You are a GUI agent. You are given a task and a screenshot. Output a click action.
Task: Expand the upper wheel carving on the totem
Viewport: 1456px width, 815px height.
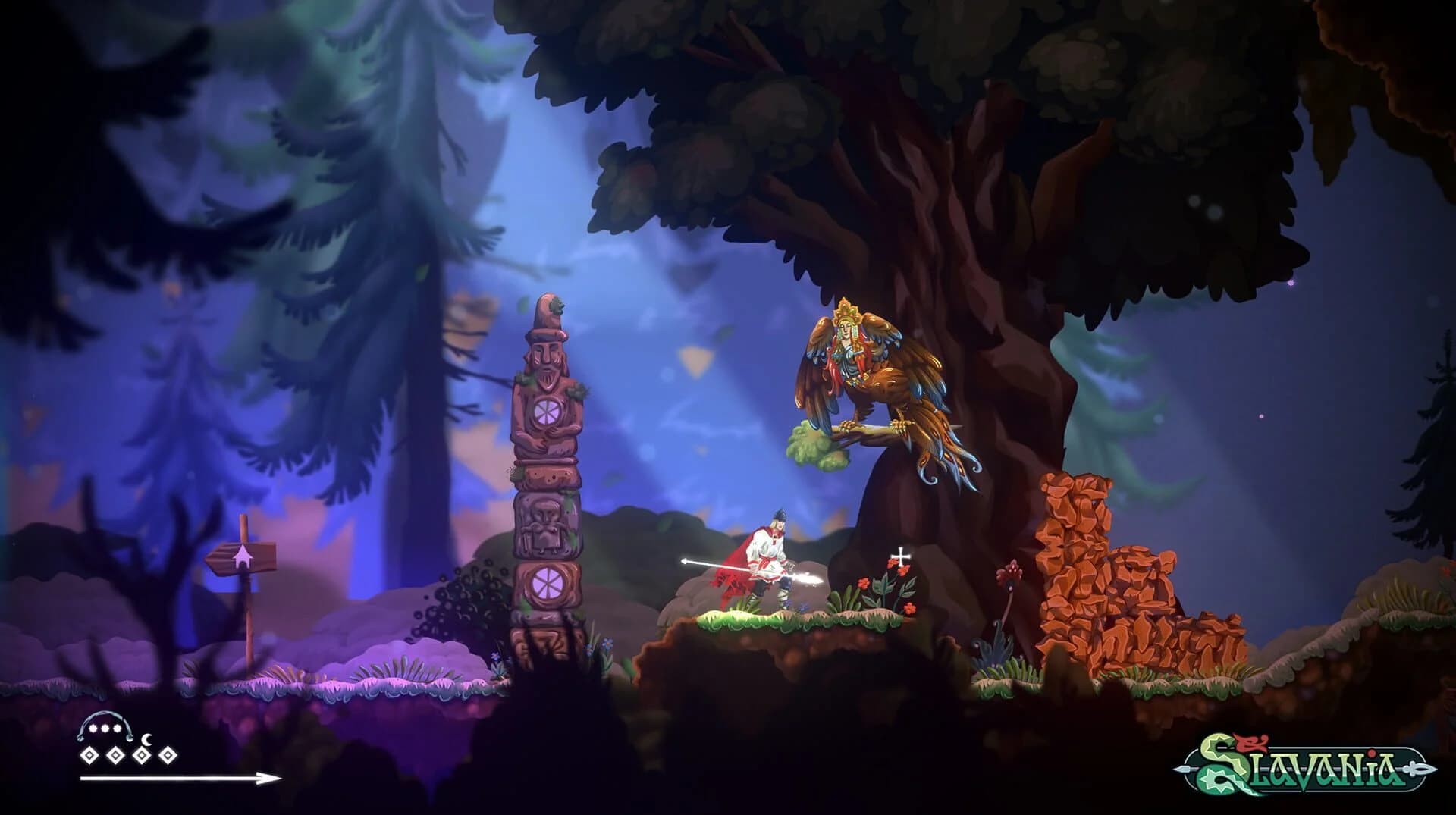coord(548,411)
